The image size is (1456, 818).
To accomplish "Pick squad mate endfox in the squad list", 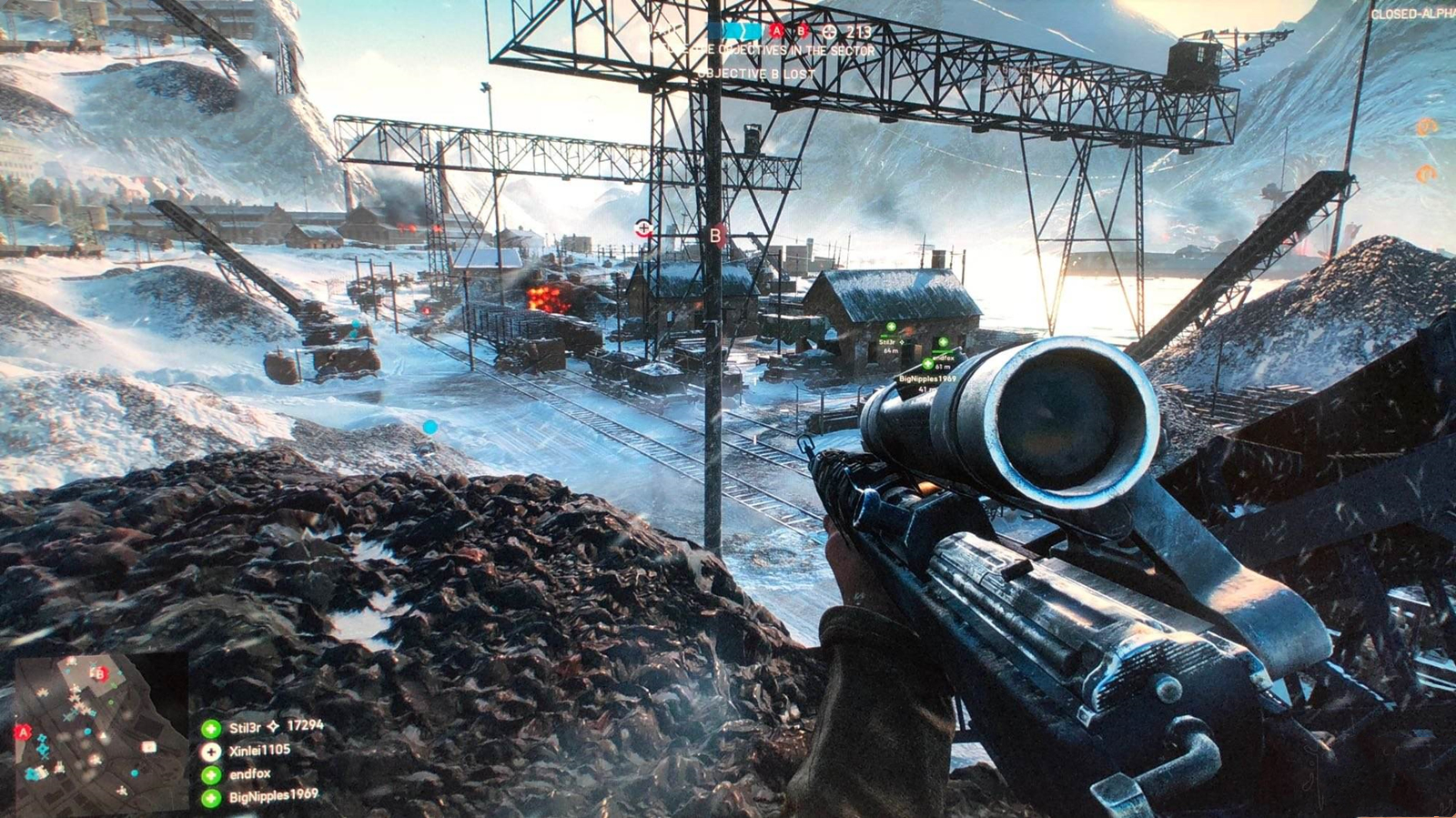I will [x=249, y=773].
